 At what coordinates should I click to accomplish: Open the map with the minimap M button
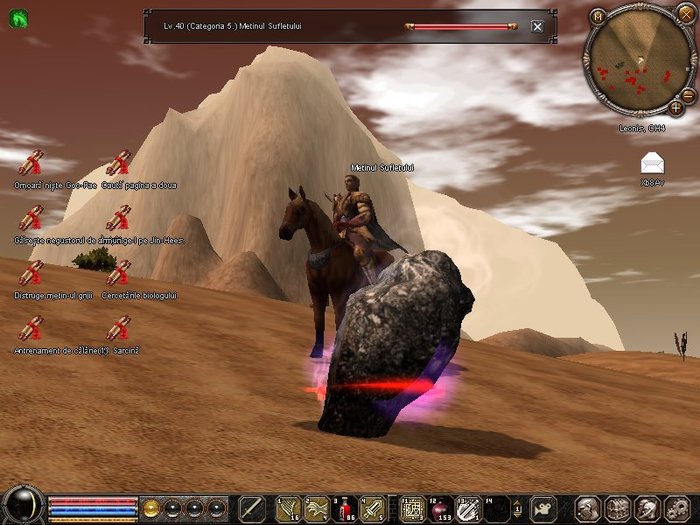(x=598, y=16)
